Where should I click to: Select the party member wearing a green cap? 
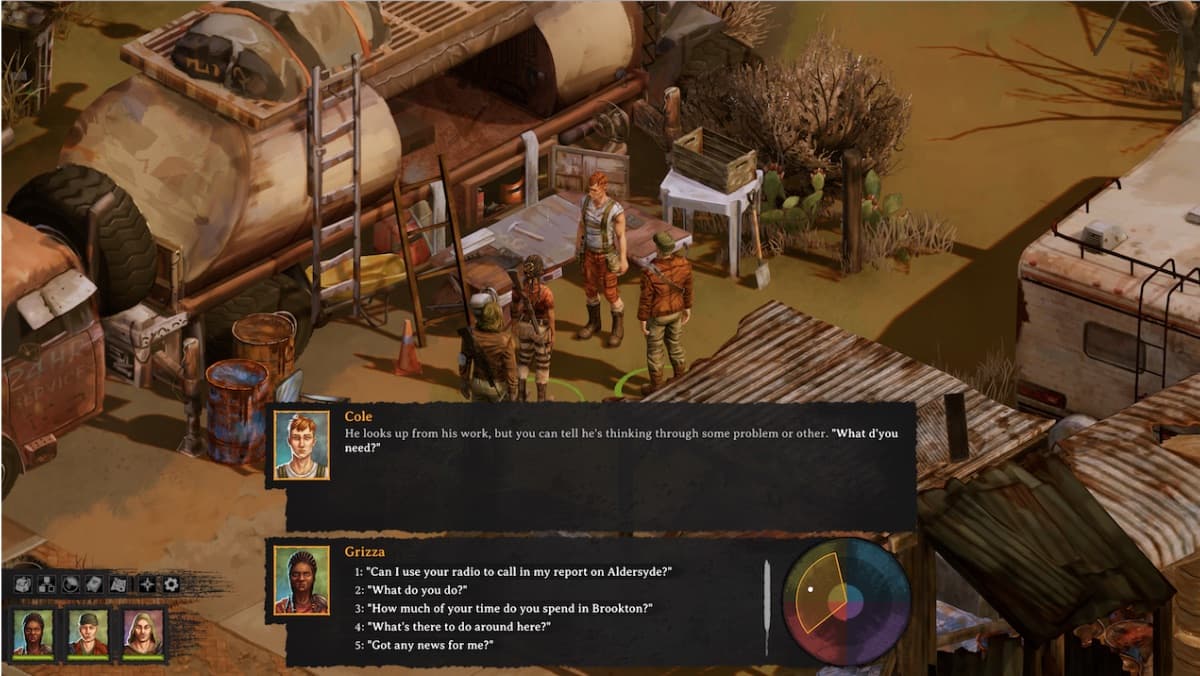coord(87,632)
